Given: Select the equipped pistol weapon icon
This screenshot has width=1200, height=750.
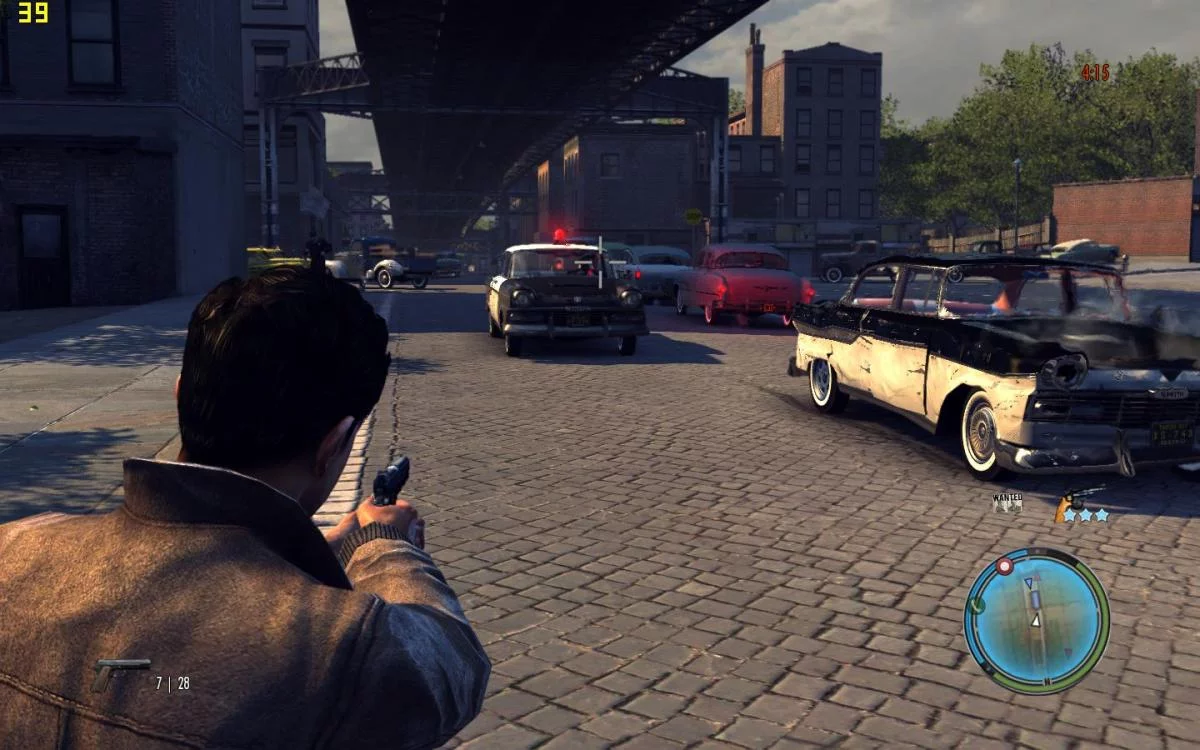Looking at the screenshot, I should (120, 673).
